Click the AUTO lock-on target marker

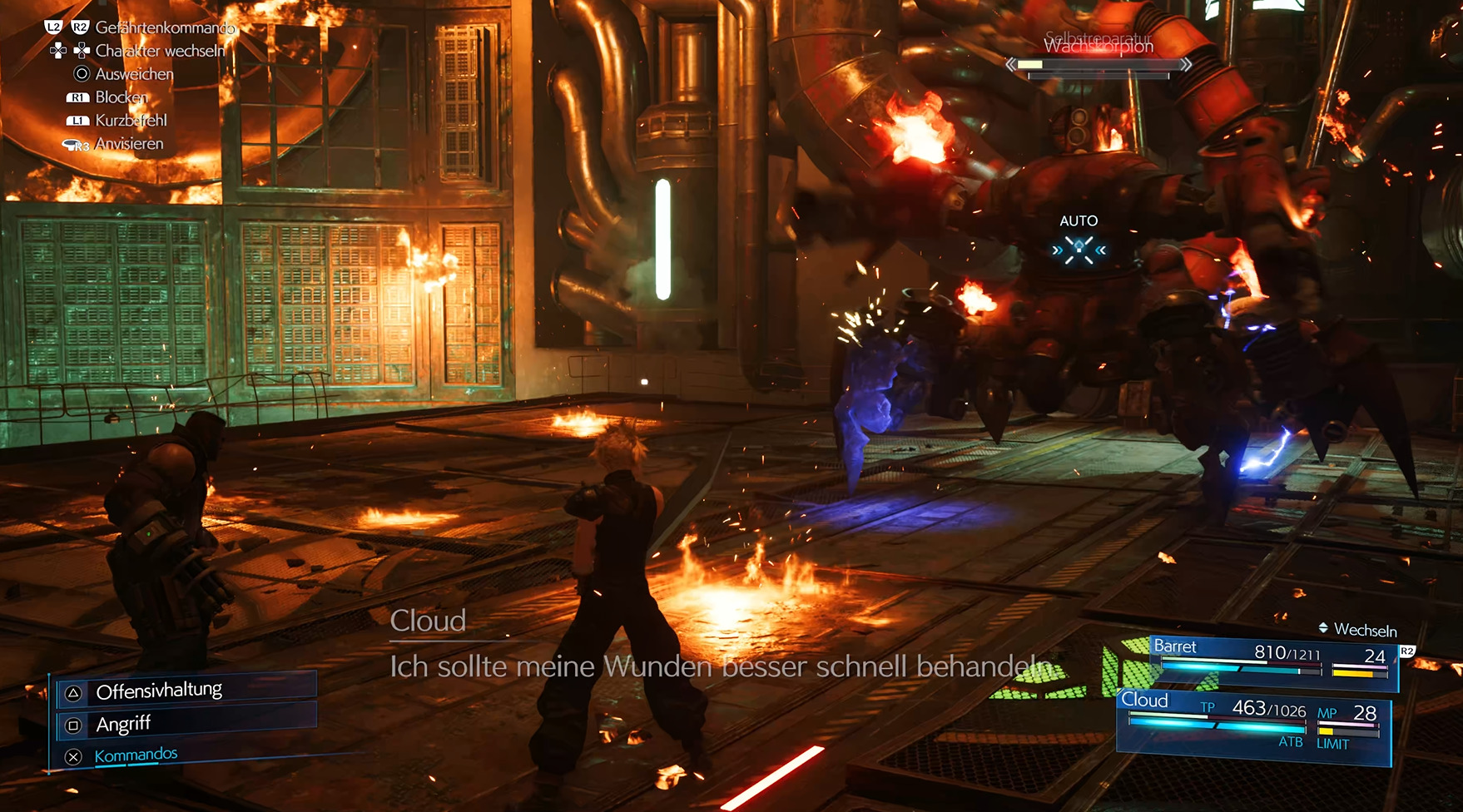(x=1079, y=250)
